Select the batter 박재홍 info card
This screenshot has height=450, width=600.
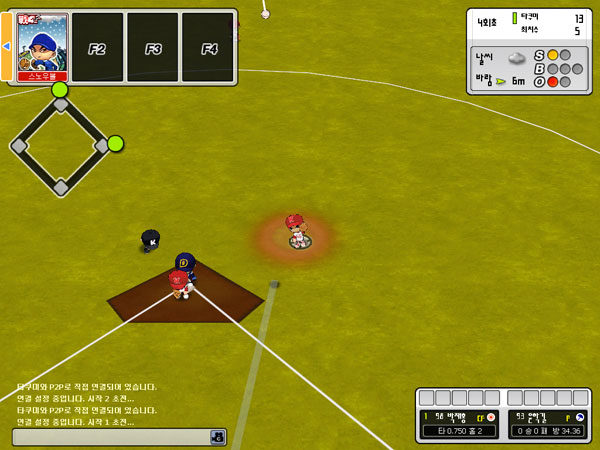point(460,423)
